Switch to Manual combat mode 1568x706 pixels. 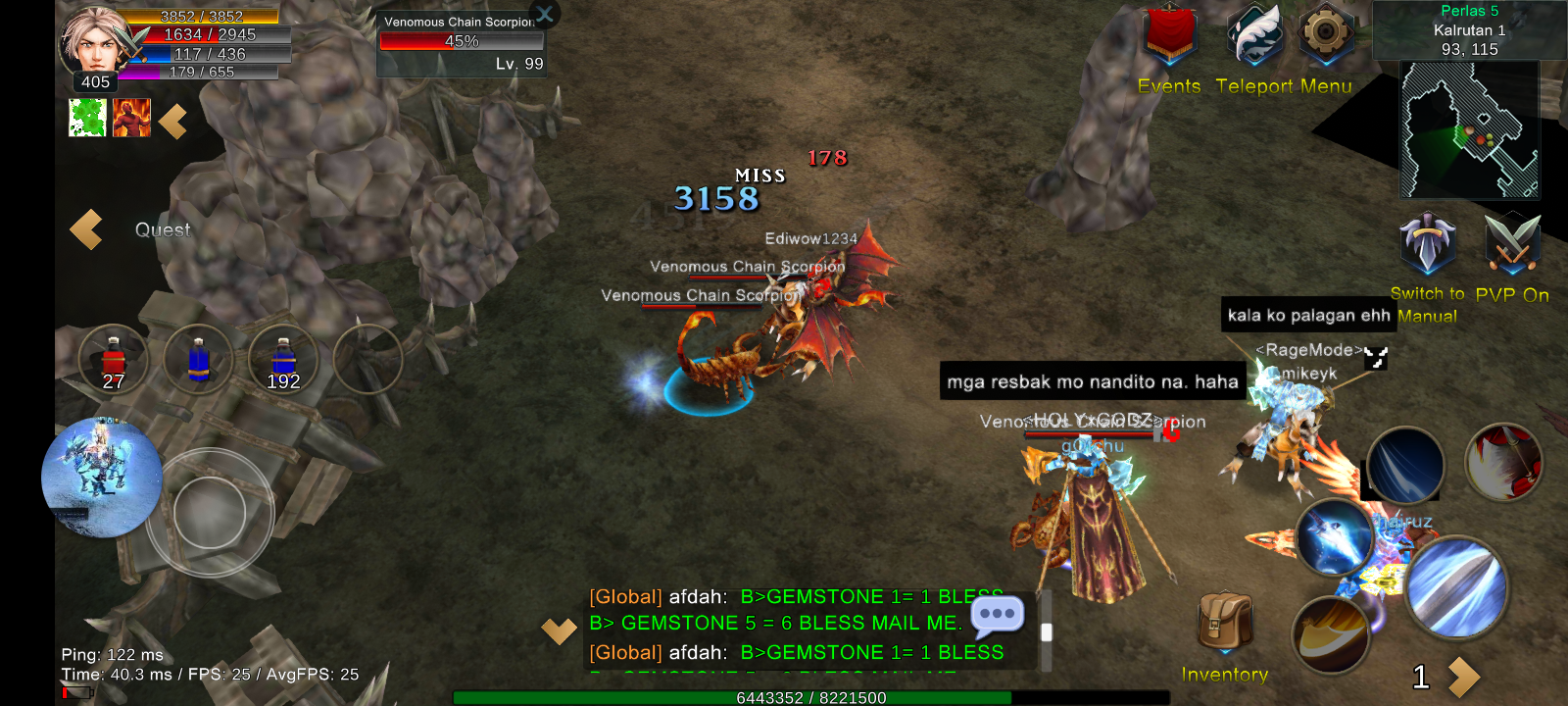[1427, 245]
